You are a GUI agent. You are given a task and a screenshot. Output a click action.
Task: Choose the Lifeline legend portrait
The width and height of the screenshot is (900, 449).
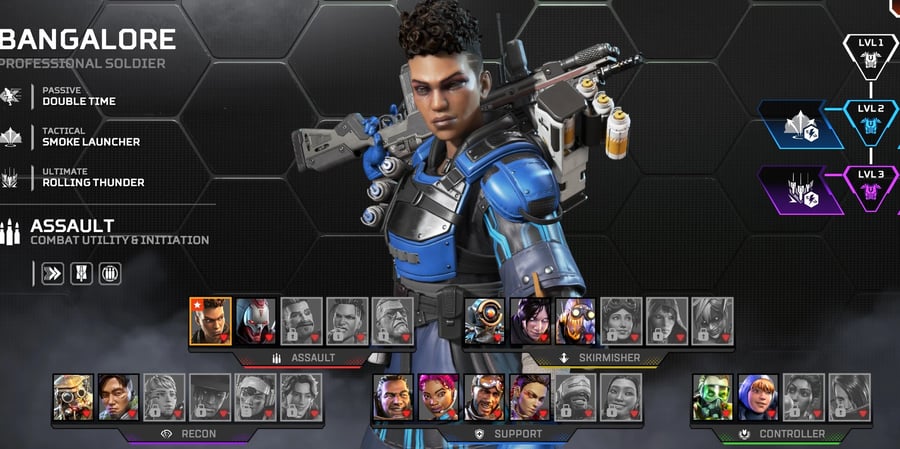click(438, 397)
